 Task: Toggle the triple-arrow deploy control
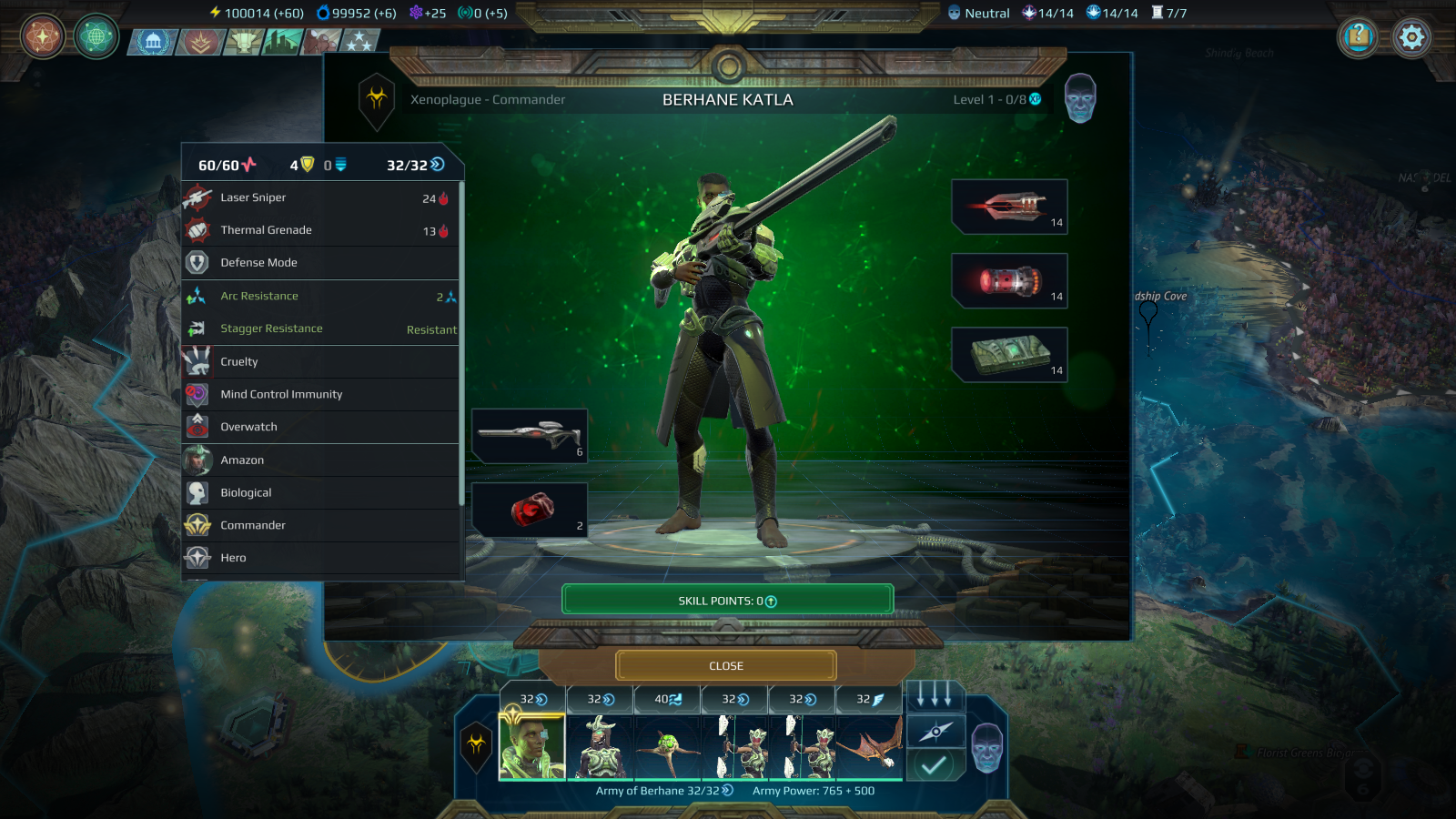935,697
